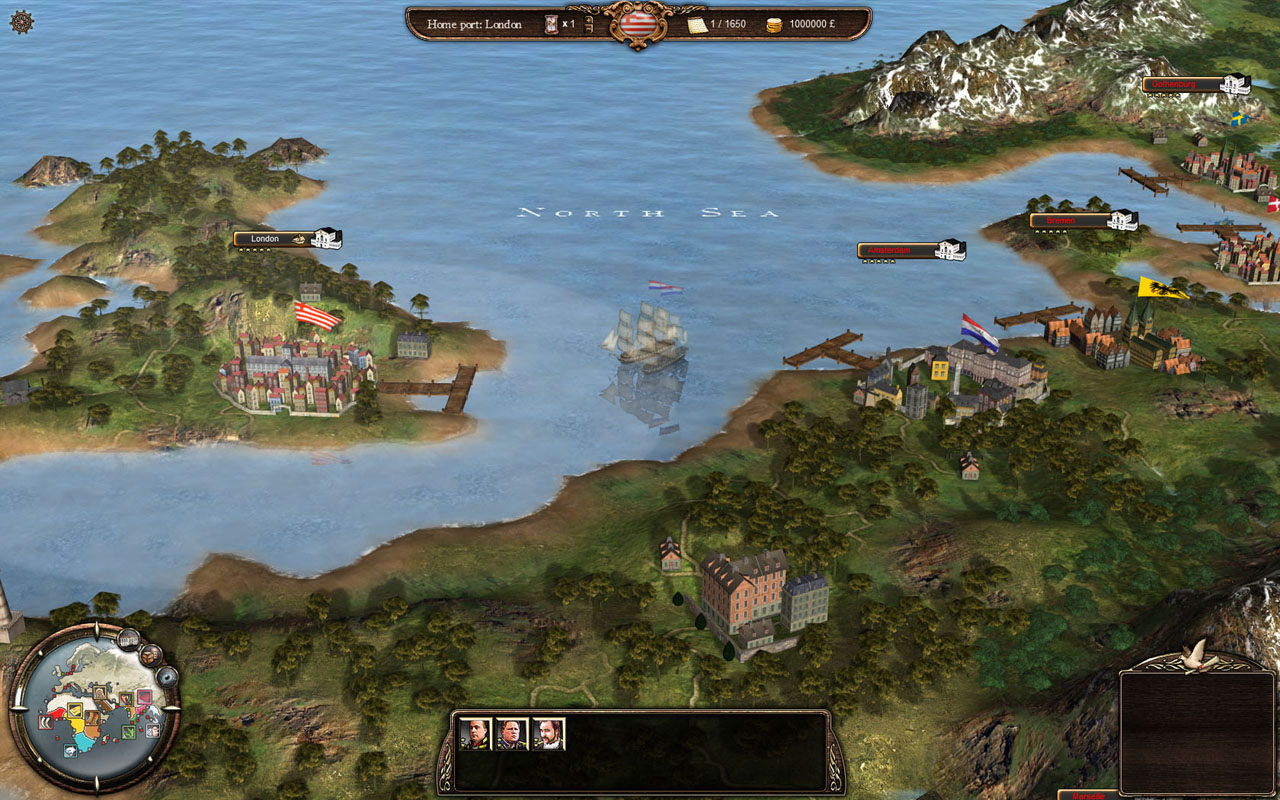
Task: Choose the middle advisor portrait
Action: [511, 734]
